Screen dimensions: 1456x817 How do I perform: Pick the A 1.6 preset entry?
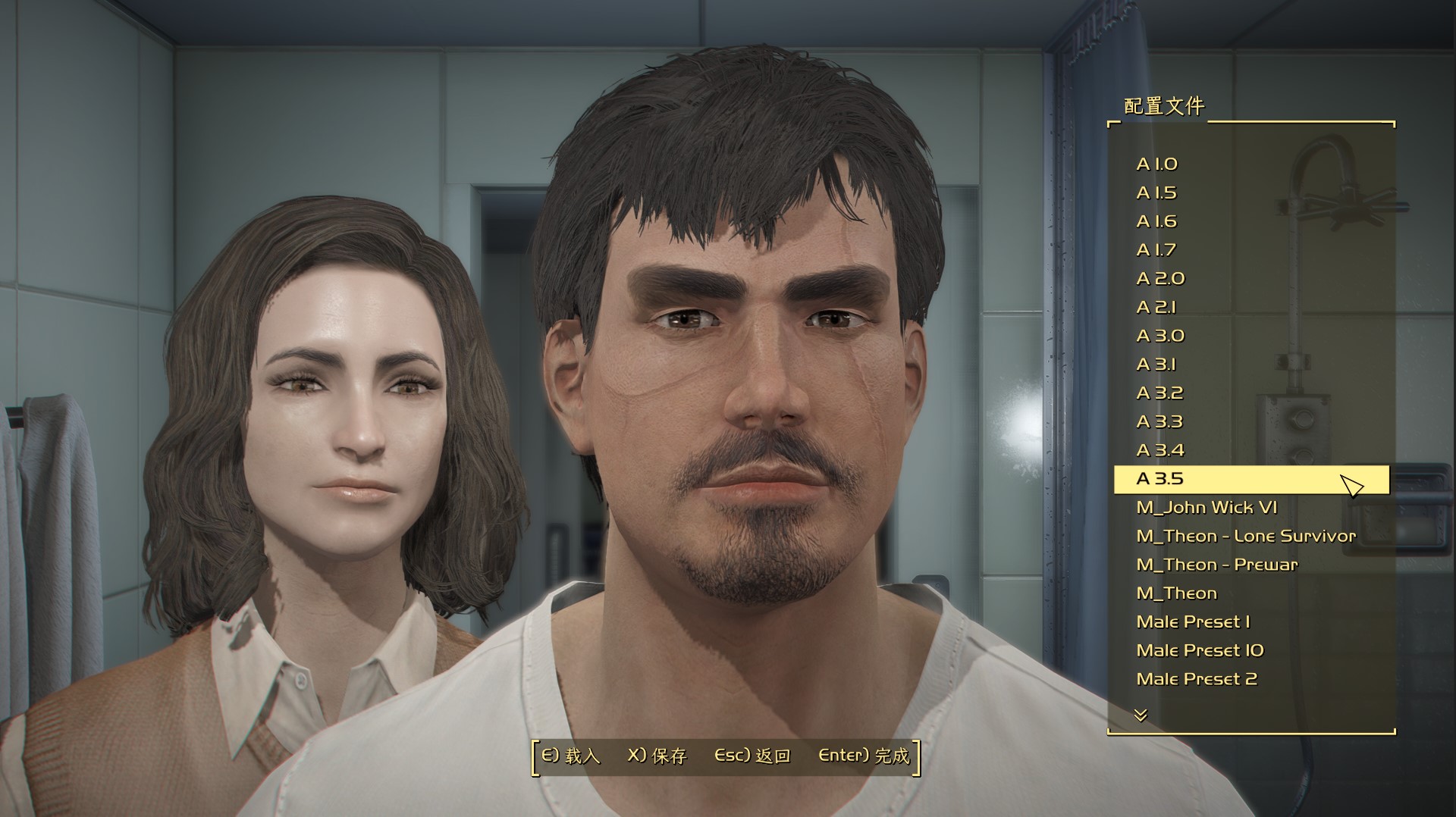pyautogui.click(x=1156, y=221)
